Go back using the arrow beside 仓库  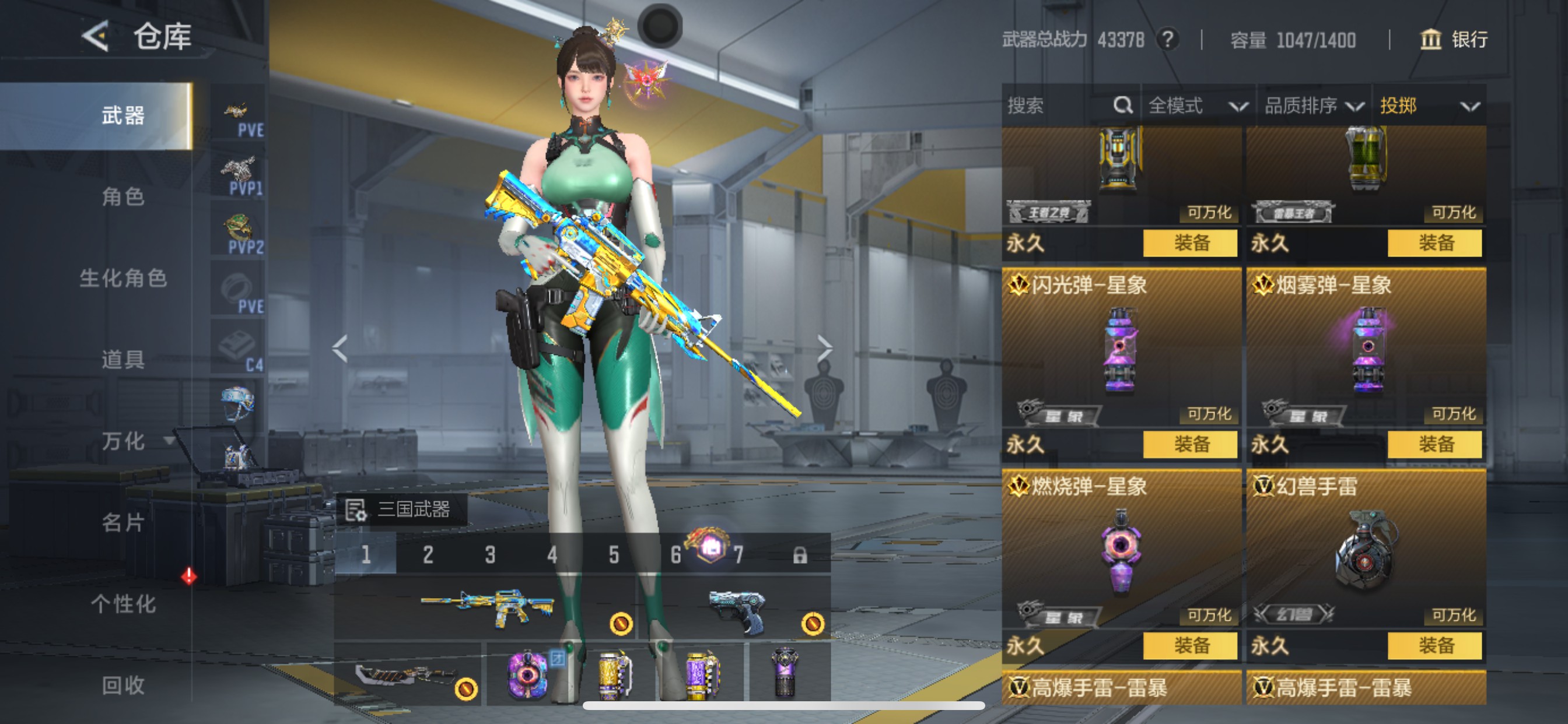pyautogui.click(x=96, y=37)
